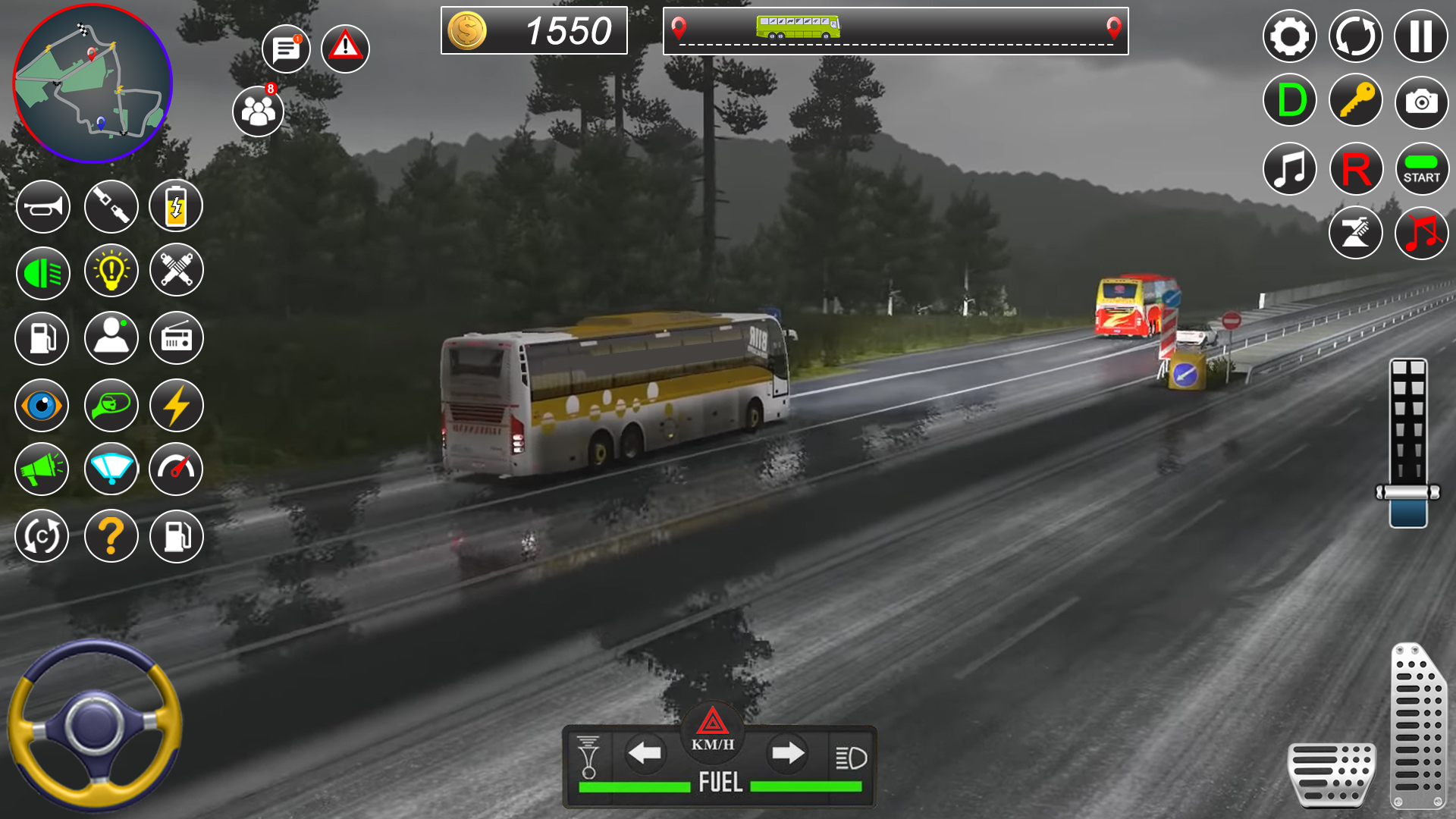The height and width of the screenshot is (819, 1456).
Task: View passenger list showing 8 passengers
Action: 258,111
